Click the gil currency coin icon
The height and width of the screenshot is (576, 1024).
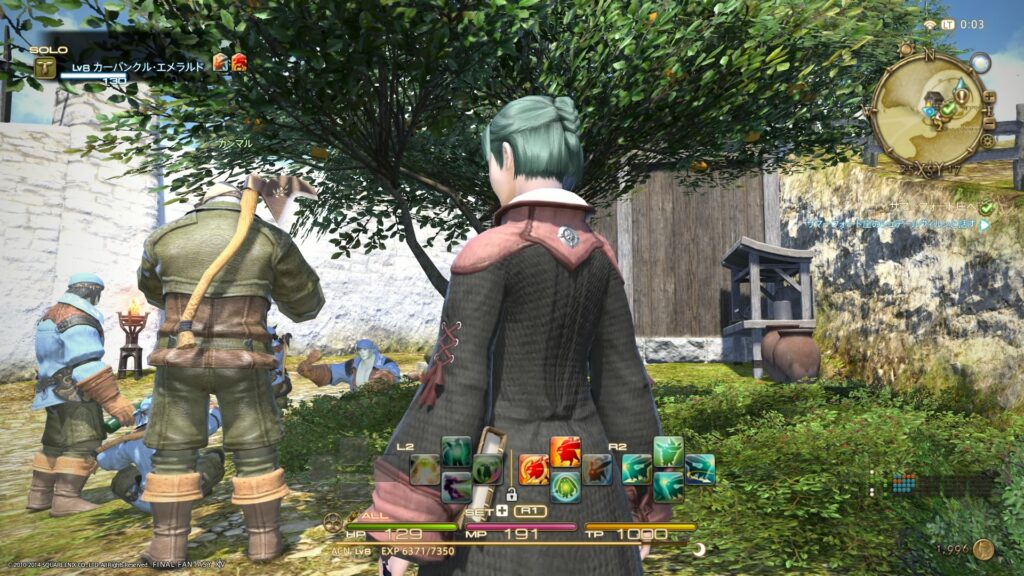click(983, 549)
